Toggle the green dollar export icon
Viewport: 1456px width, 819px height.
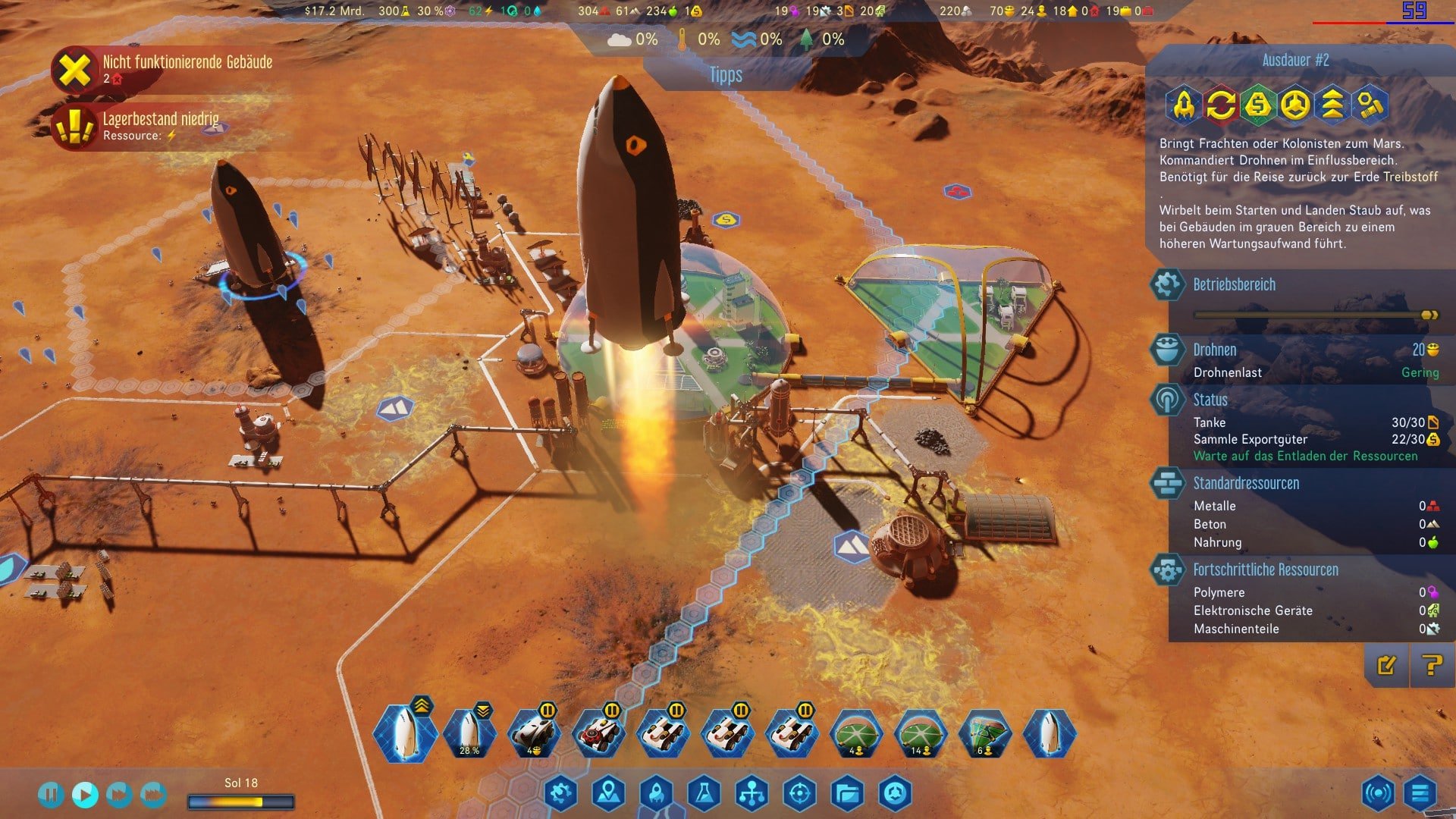coord(1258,105)
